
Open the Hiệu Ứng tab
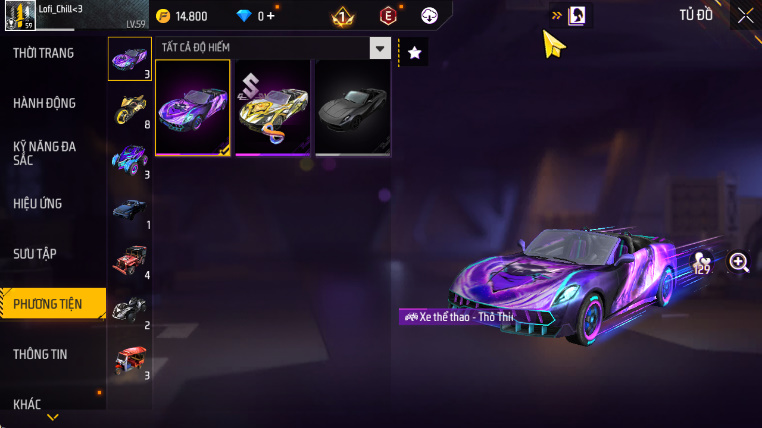(x=39, y=203)
